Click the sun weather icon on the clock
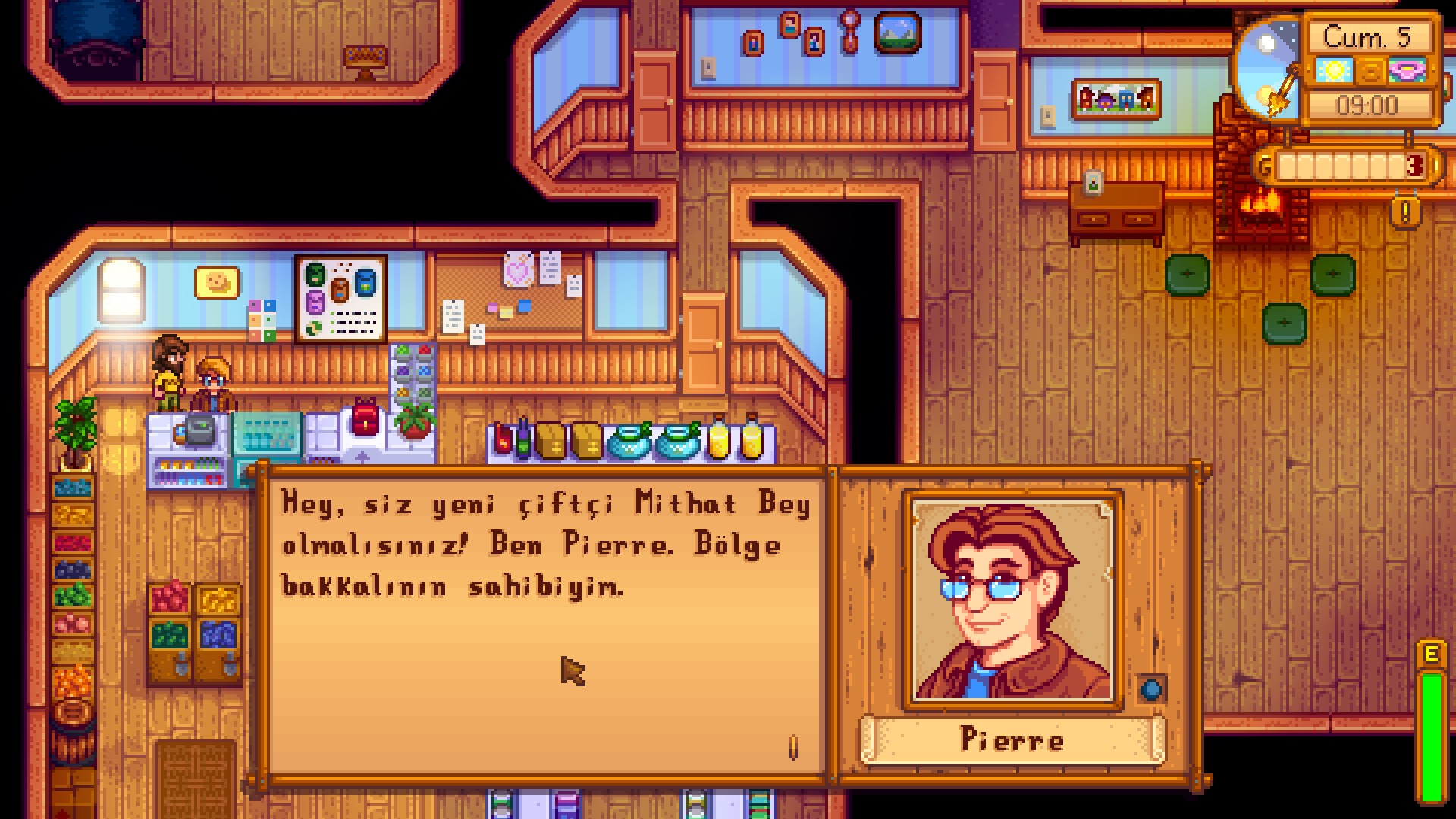The width and height of the screenshot is (1456, 819). 1333,71
